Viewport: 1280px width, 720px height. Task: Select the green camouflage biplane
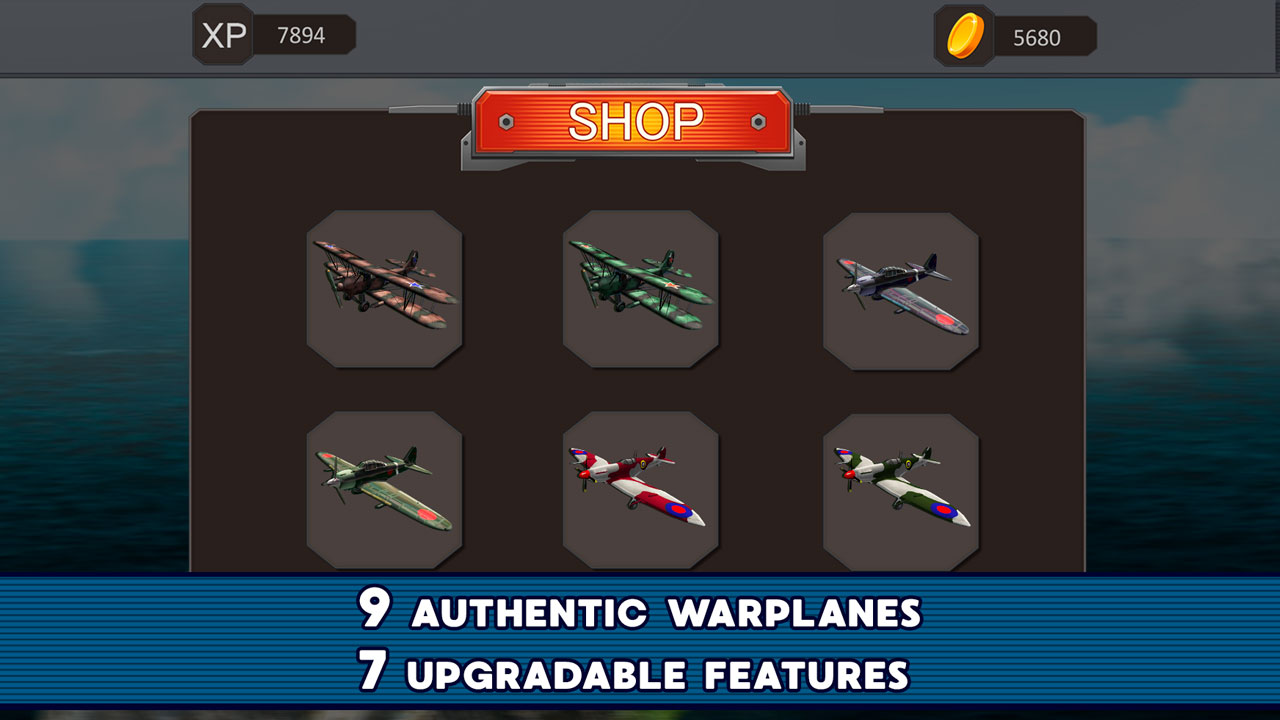click(x=641, y=289)
